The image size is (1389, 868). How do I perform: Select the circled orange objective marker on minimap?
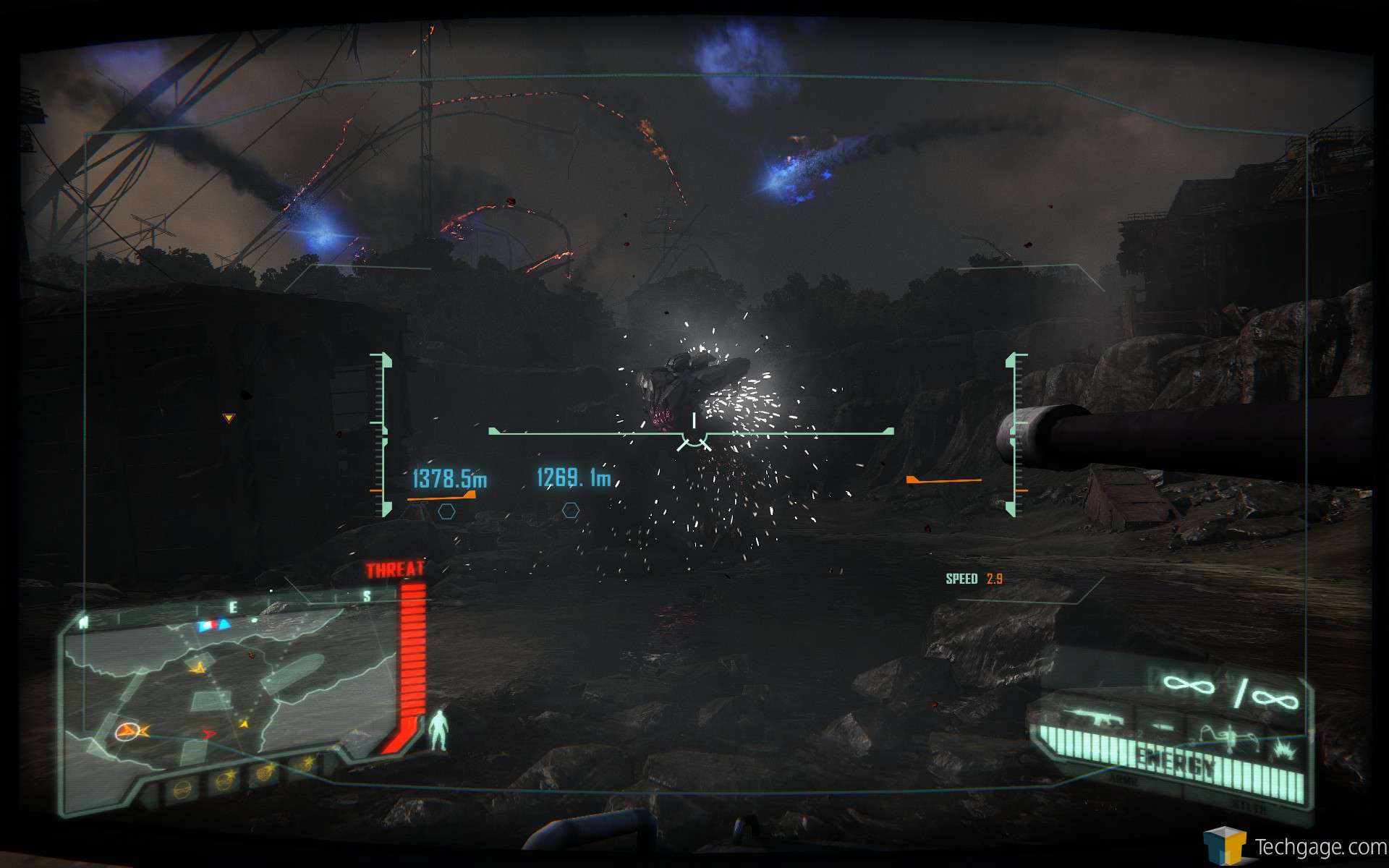126,731
